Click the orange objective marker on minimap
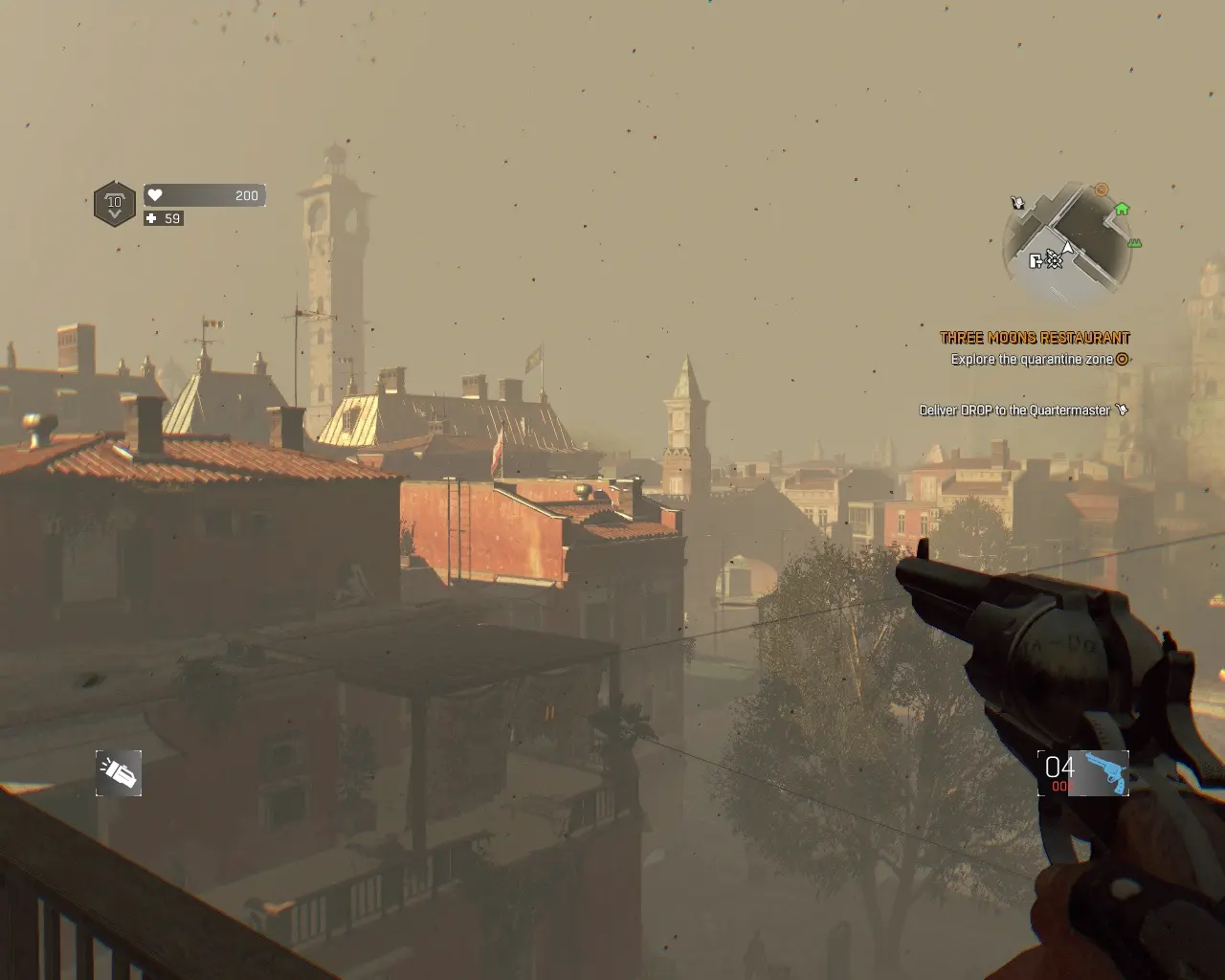The image size is (1225, 980). 1102,189
